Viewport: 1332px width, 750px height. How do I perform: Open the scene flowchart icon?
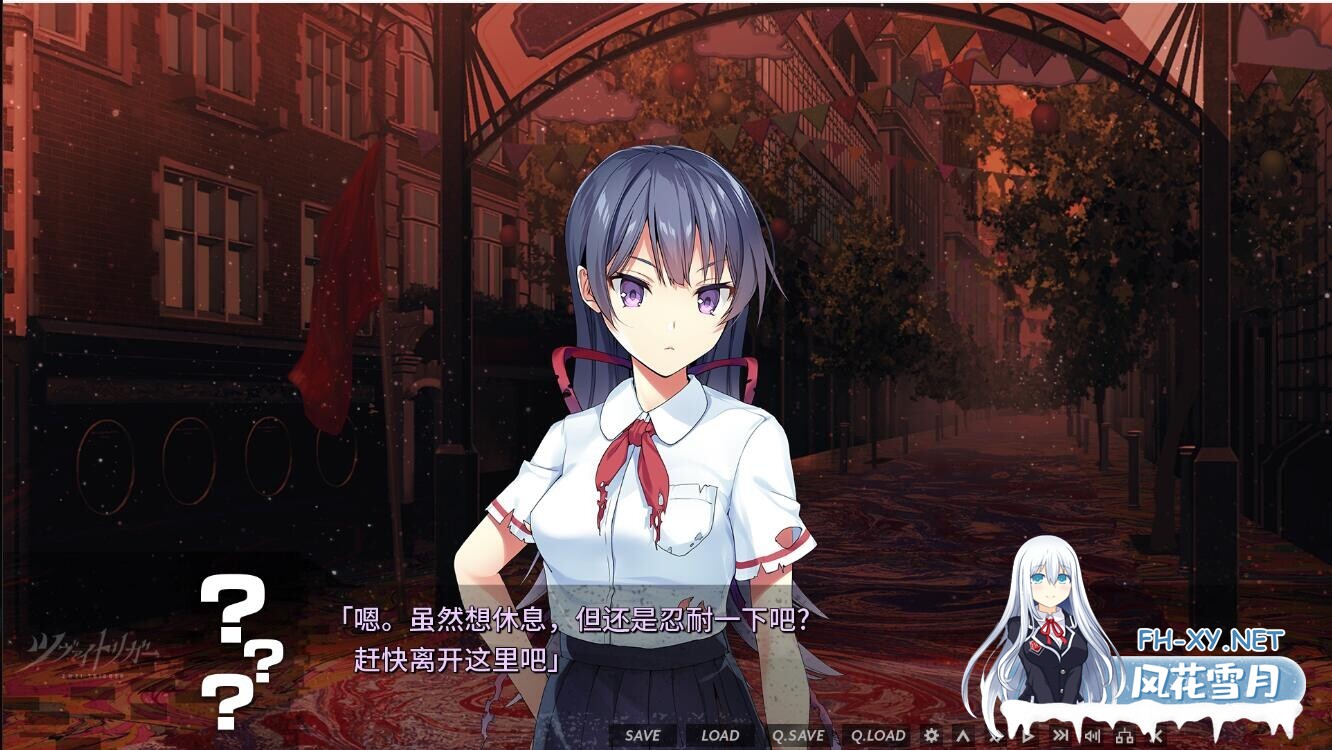[1126, 737]
